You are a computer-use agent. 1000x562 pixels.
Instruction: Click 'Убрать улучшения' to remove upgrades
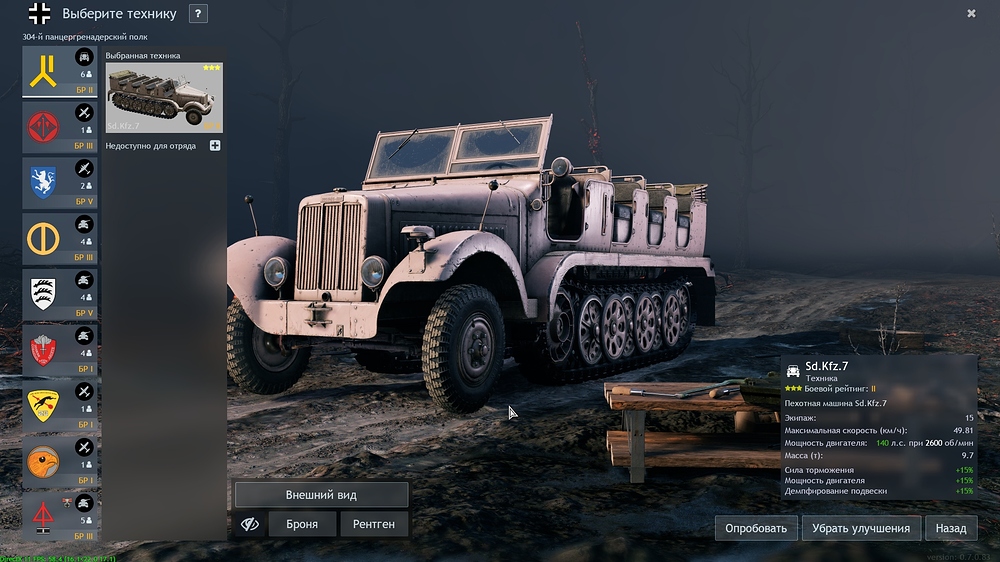[860, 528]
